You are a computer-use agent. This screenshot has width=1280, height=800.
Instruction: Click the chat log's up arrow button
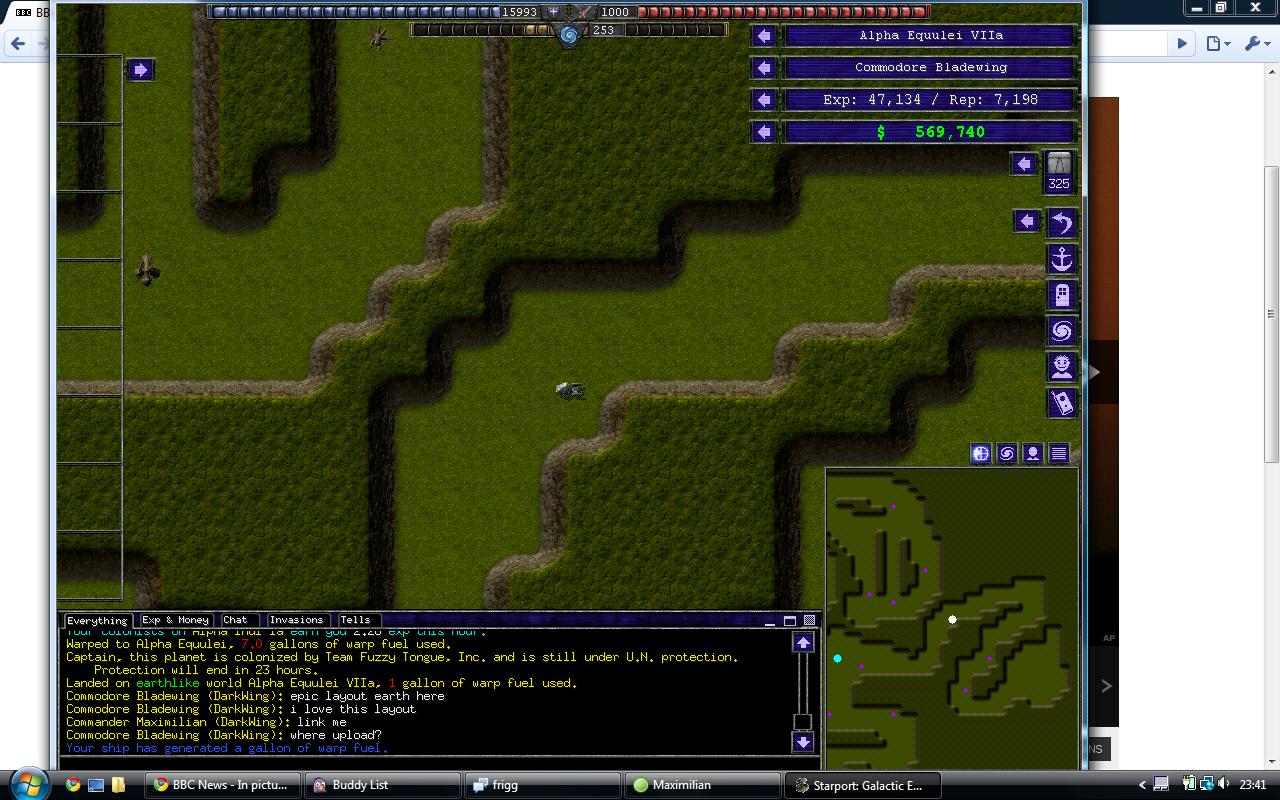click(803, 643)
